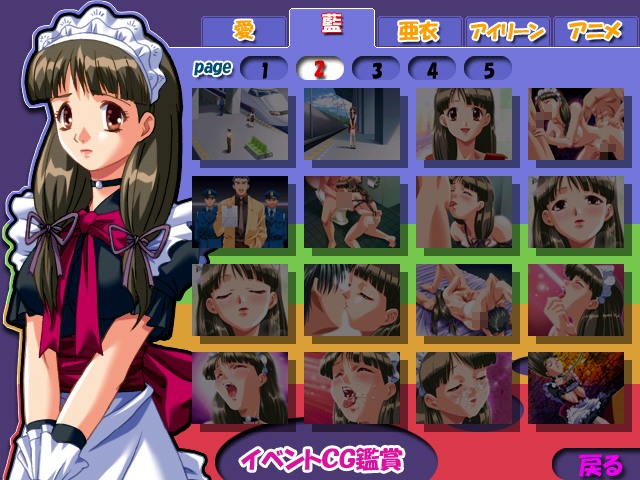Viewport: 640px width, 480px height.
Task: Go to gallery page 1
Action: (x=264, y=69)
